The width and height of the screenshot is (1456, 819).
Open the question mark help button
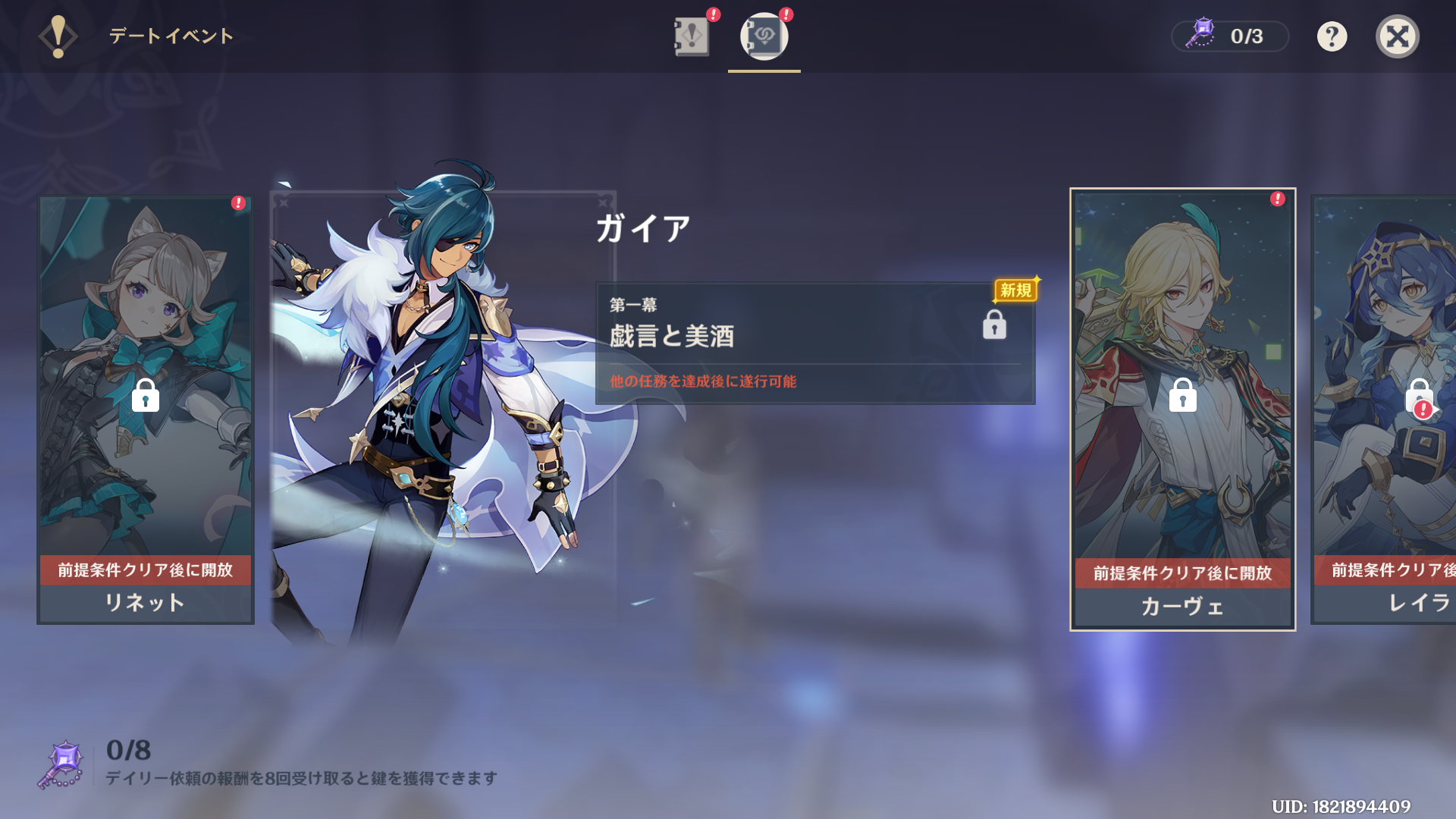1332,36
